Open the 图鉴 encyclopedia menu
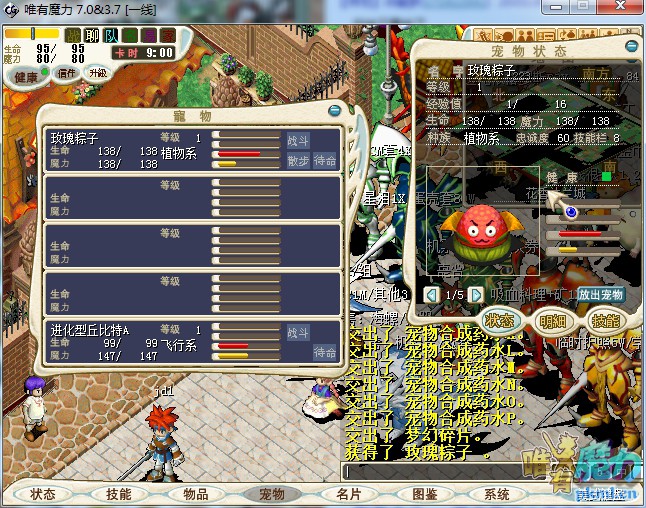This screenshot has height=508, width=646. (x=425, y=494)
